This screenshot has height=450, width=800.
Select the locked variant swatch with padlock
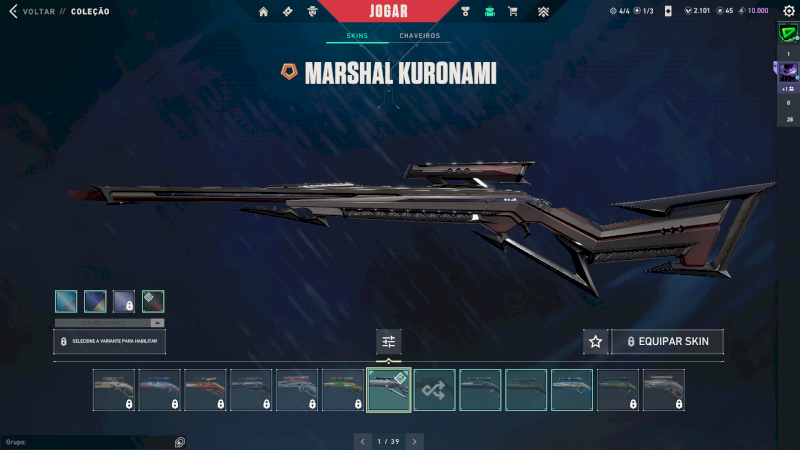point(124,301)
